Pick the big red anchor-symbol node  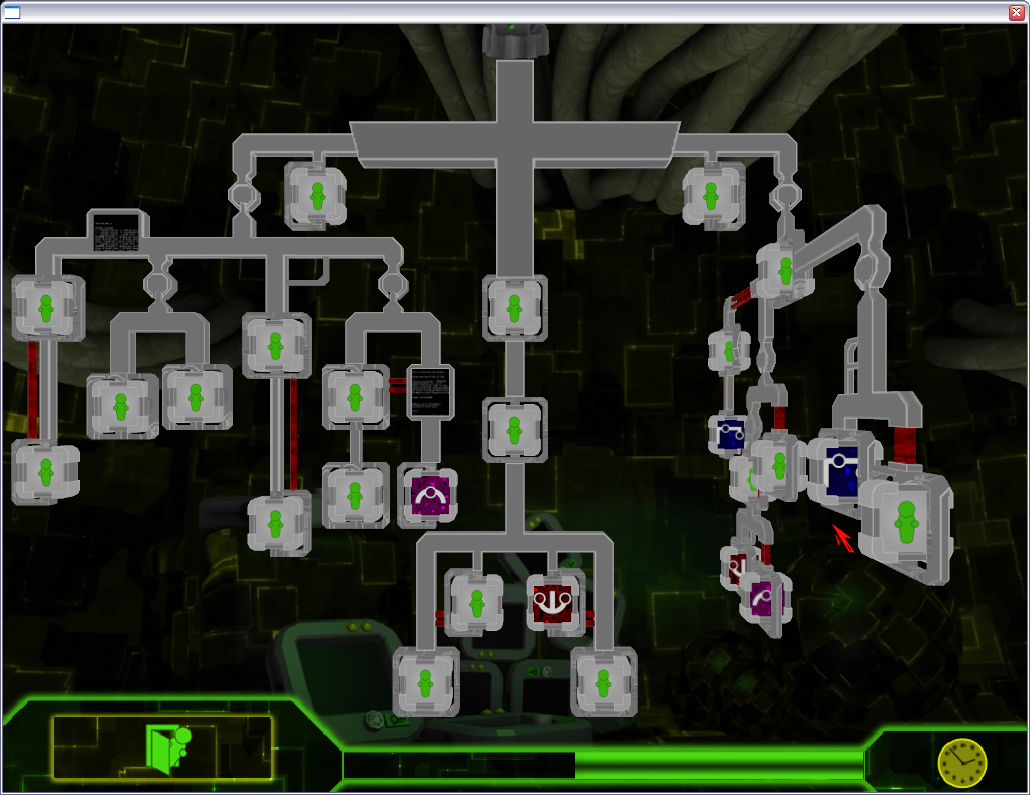point(554,601)
